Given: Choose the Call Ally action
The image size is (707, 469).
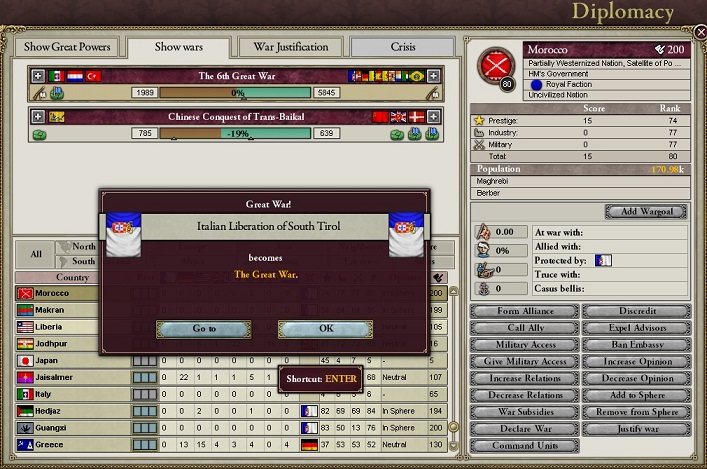Looking at the screenshot, I should pyautogui.click(x=524, y=328).
